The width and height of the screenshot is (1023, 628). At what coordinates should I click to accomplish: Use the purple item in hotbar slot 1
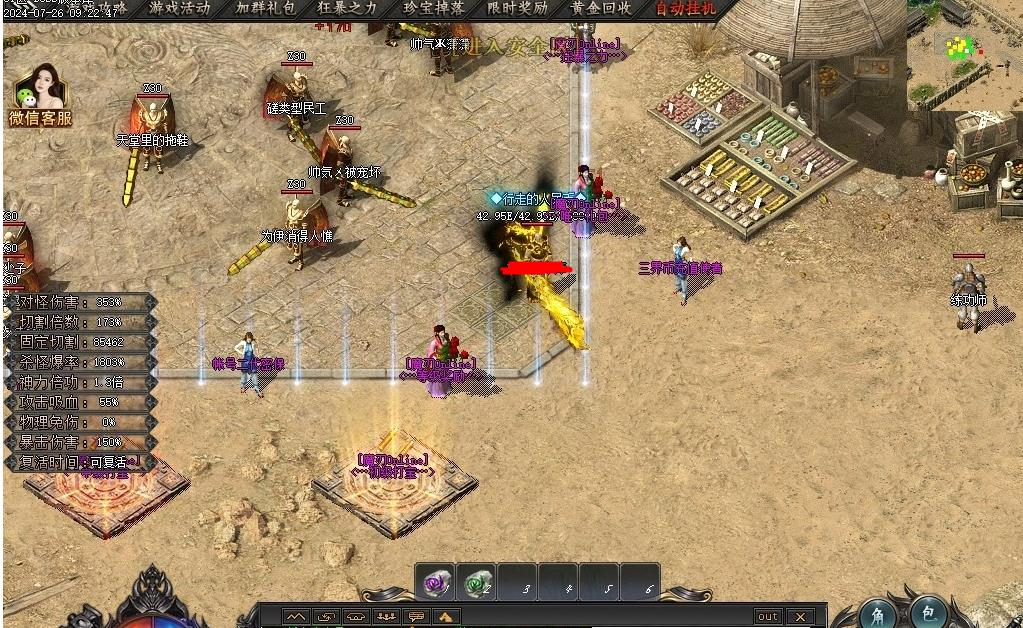(435, 583)
